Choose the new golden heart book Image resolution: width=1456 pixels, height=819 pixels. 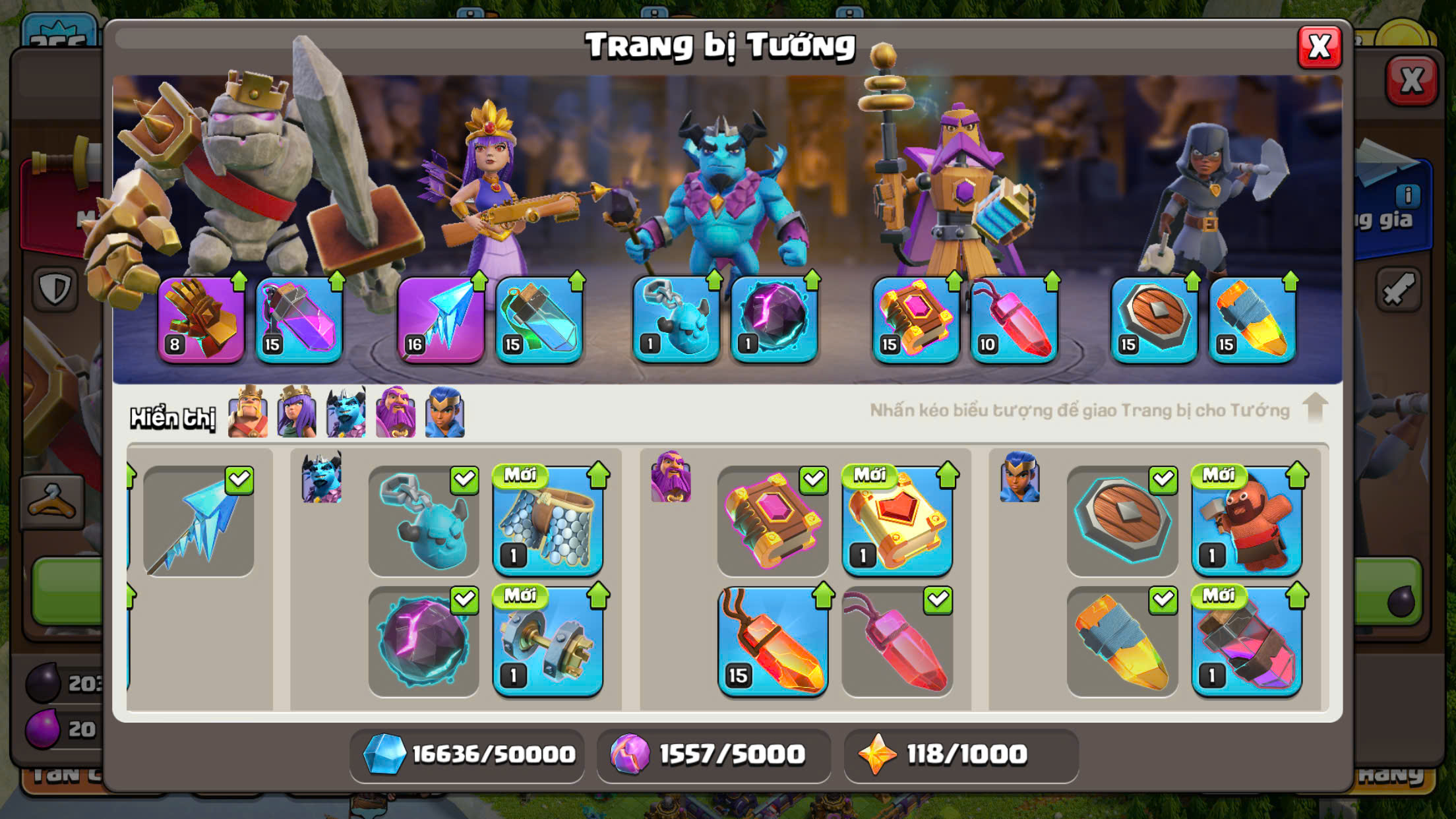pyautogui.click(x=897, y=521)
